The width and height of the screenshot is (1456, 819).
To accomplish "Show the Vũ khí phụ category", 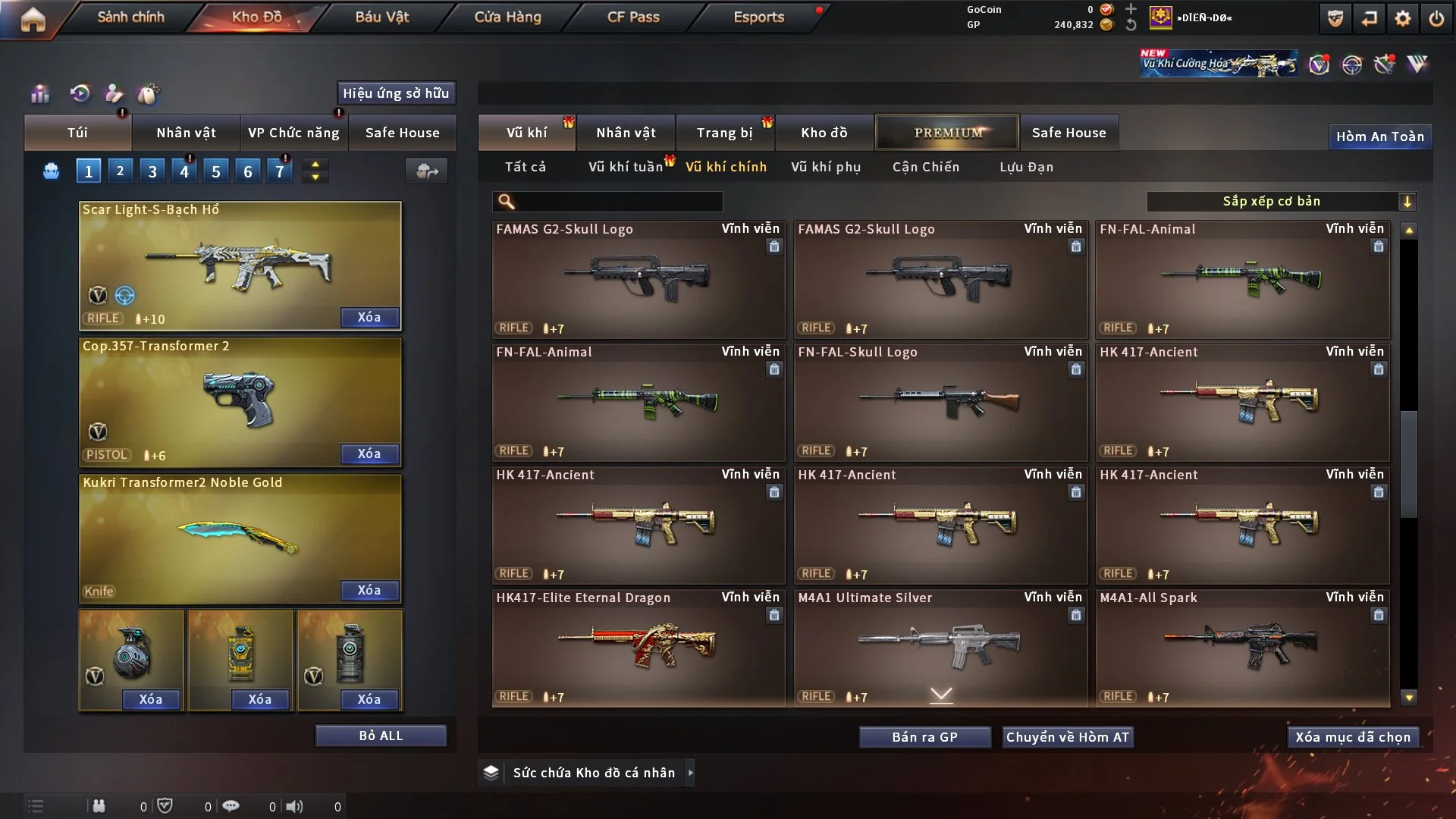I will coord(826,167).
